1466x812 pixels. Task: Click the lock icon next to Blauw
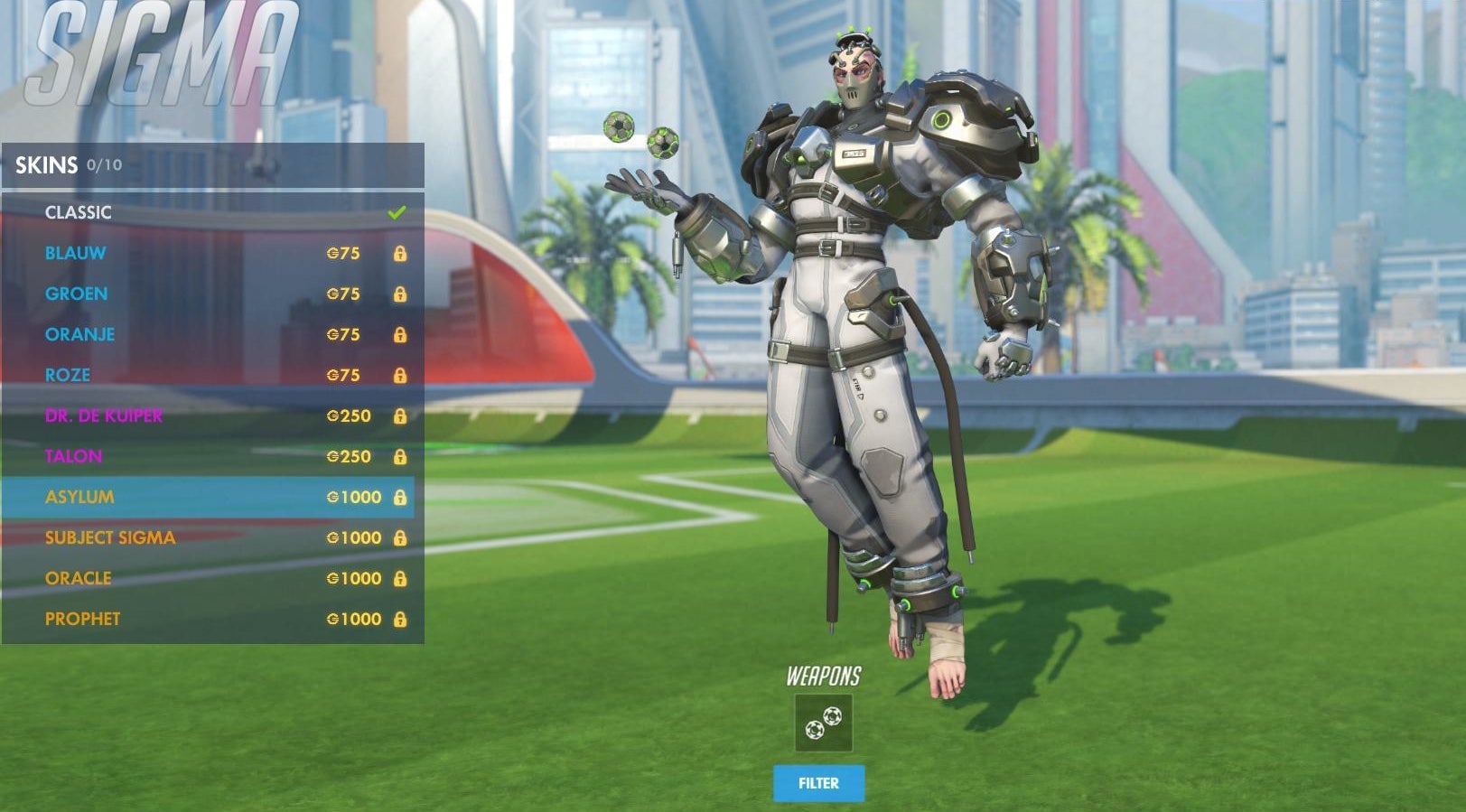point(401,253)
